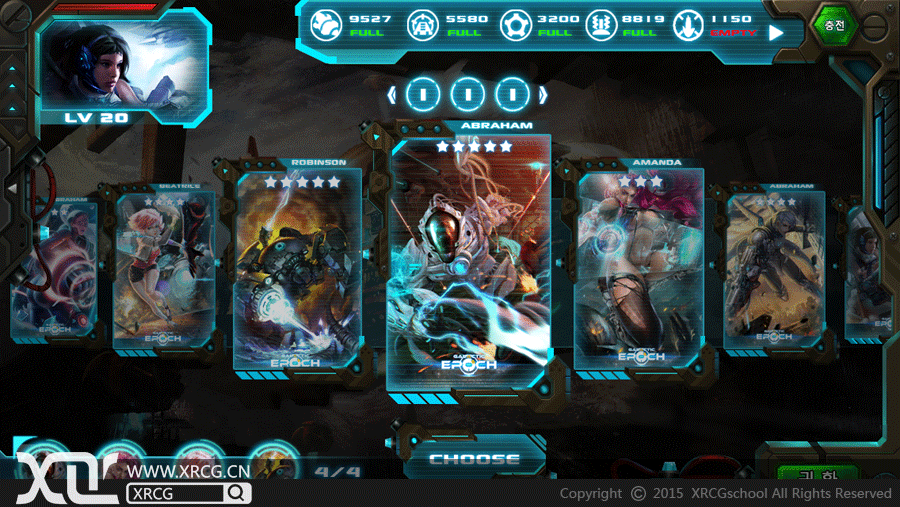Tap the green hexagon recharge button

[x=834, y=25]
